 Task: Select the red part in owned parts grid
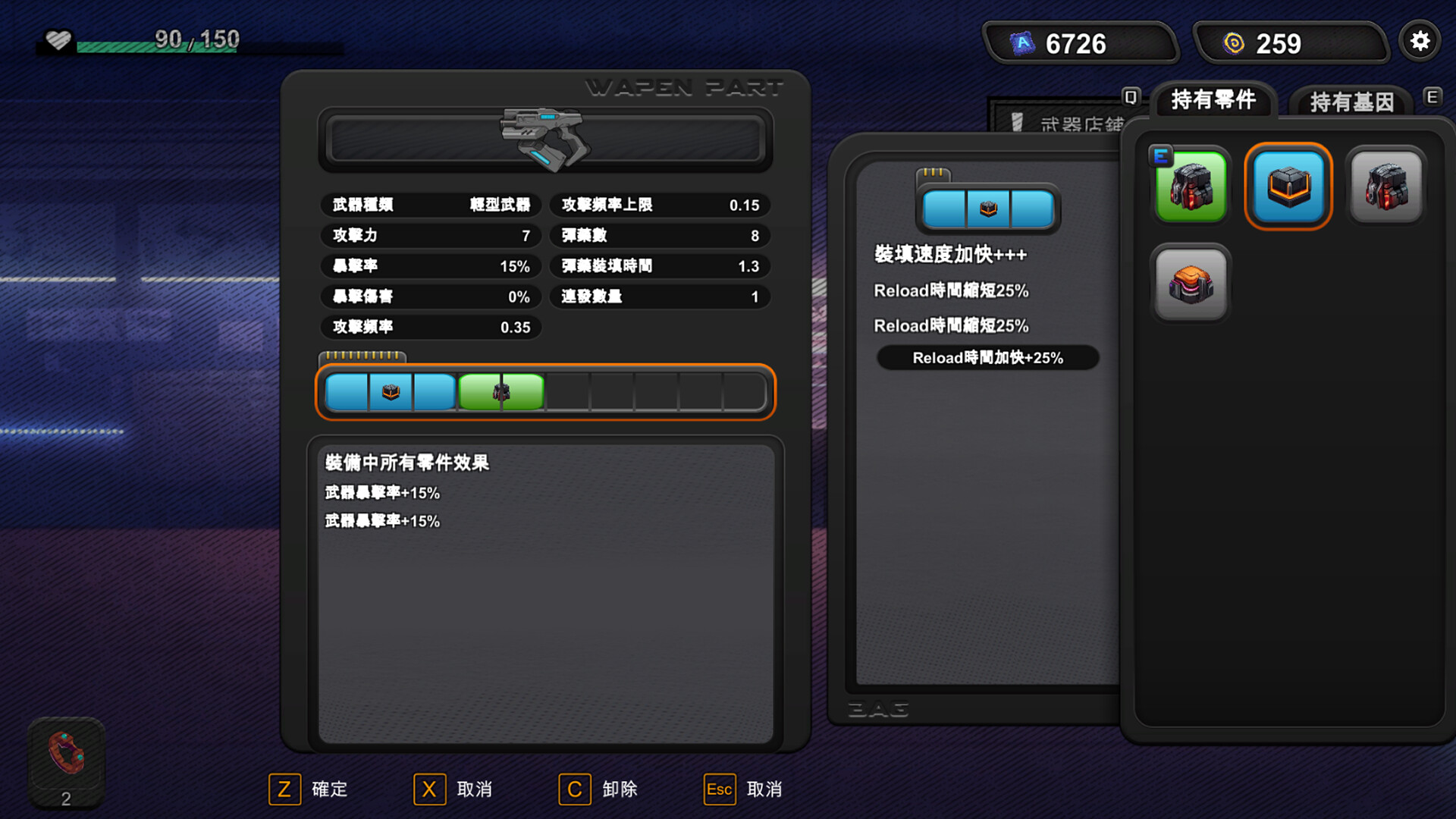click(1385, 186)
